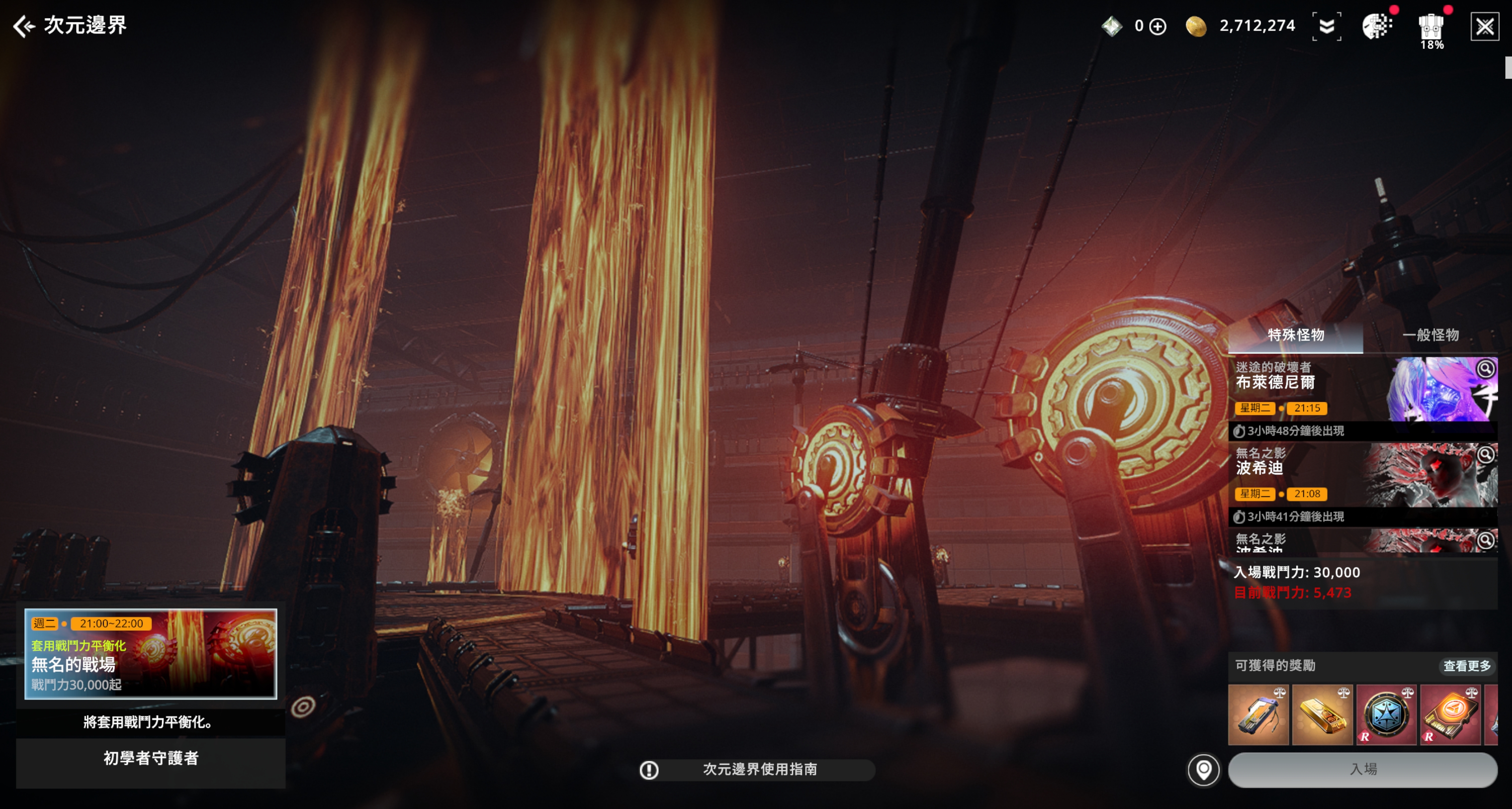
Task: Choose the 初學者守護者 option
Action: pyautogui.click(x=150, y=759)
